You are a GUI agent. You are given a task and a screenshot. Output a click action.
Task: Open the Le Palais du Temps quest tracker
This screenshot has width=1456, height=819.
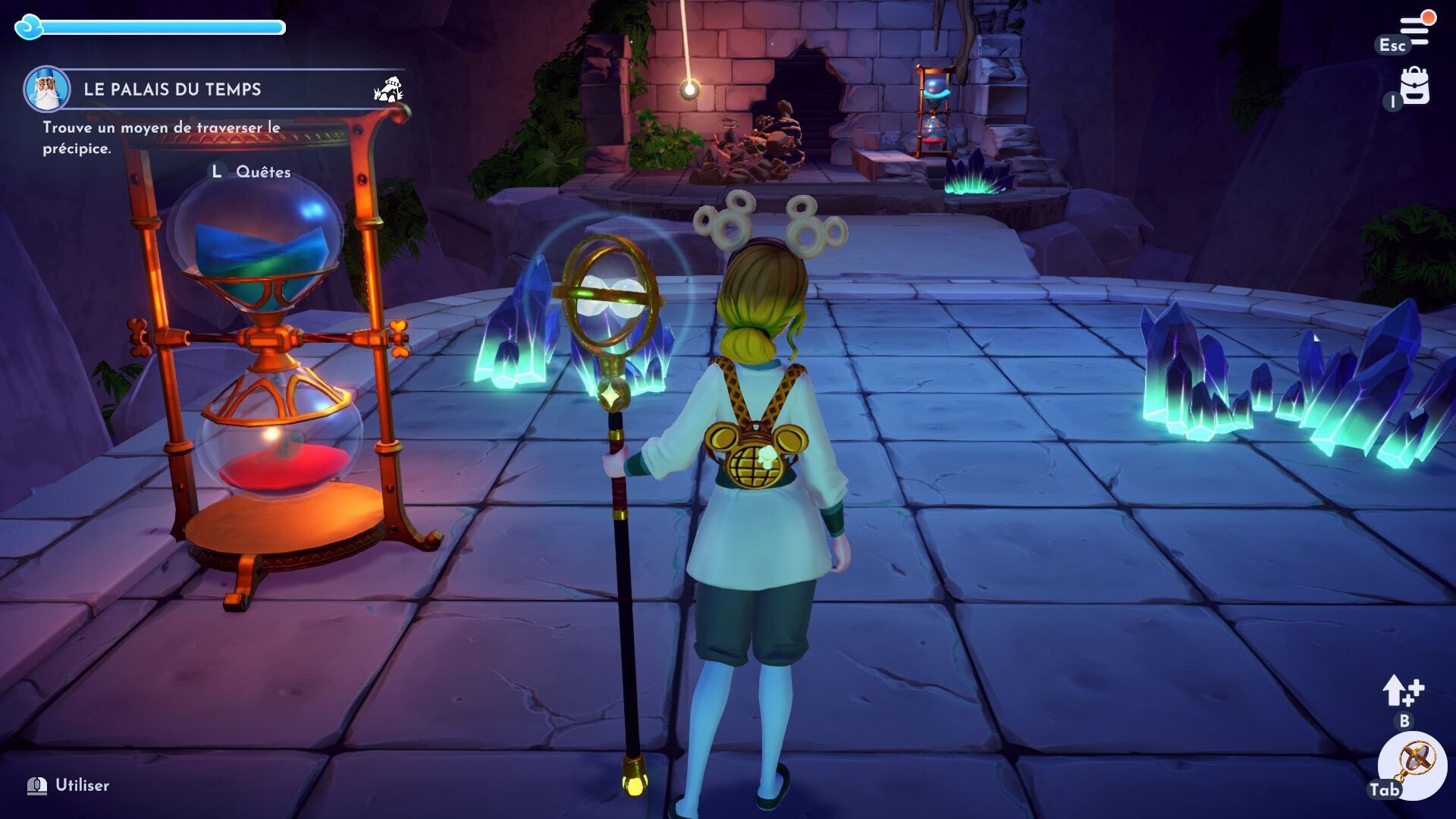173,89
